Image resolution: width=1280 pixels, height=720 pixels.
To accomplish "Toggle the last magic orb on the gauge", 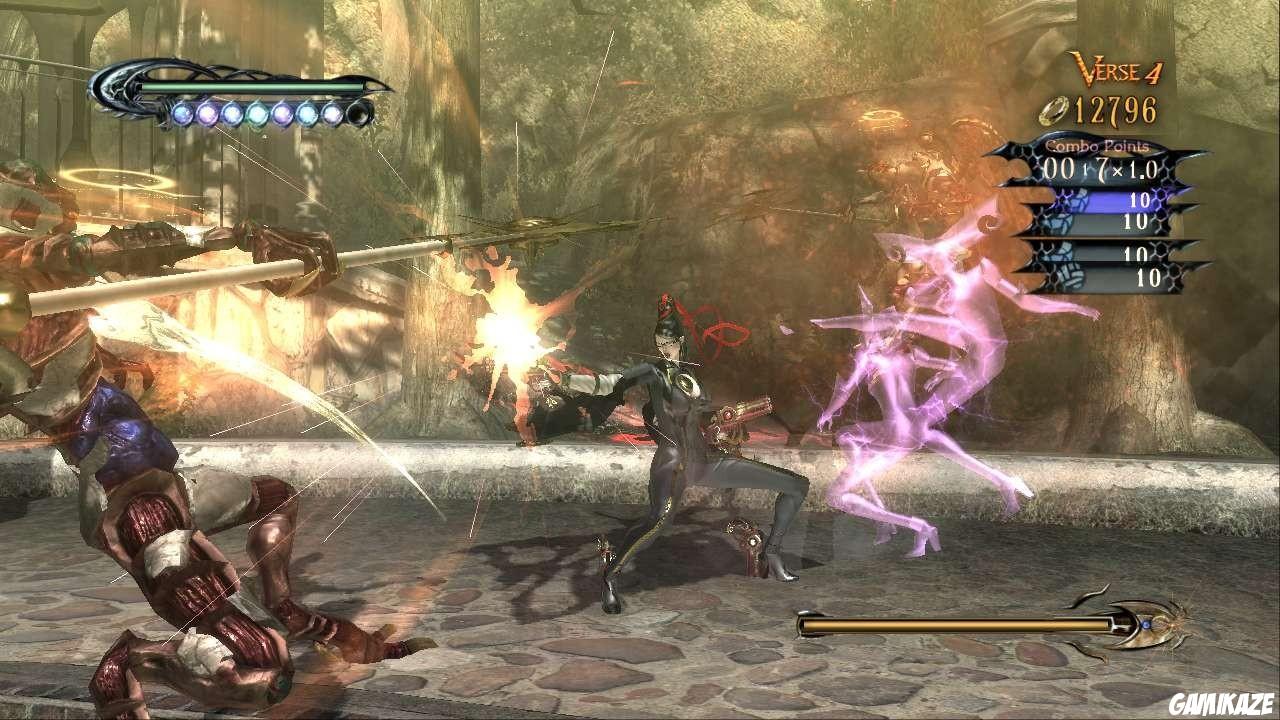I will tap(333, 115).
